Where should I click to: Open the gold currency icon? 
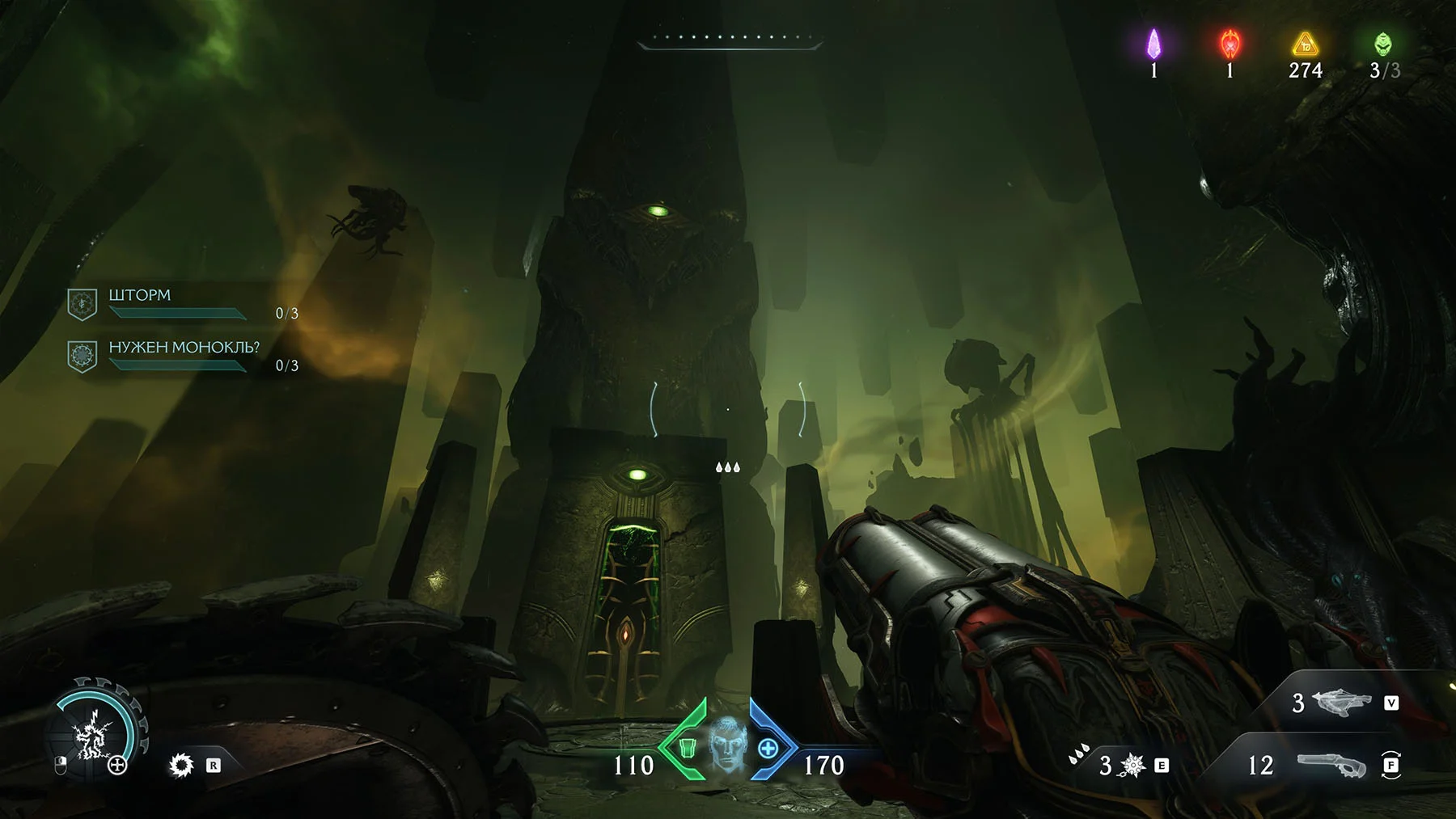1305,44
